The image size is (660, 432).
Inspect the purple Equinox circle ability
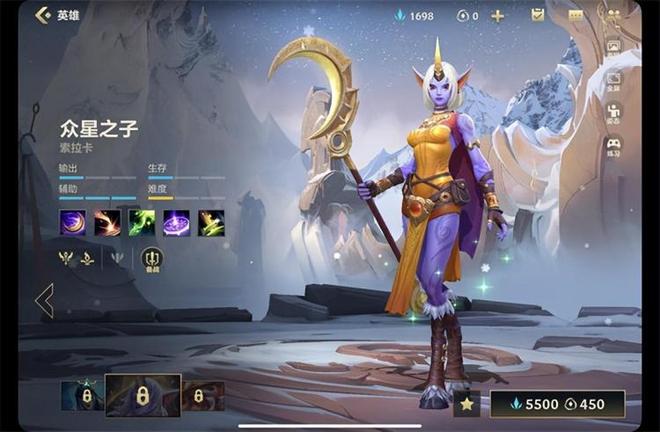[177, 223]
